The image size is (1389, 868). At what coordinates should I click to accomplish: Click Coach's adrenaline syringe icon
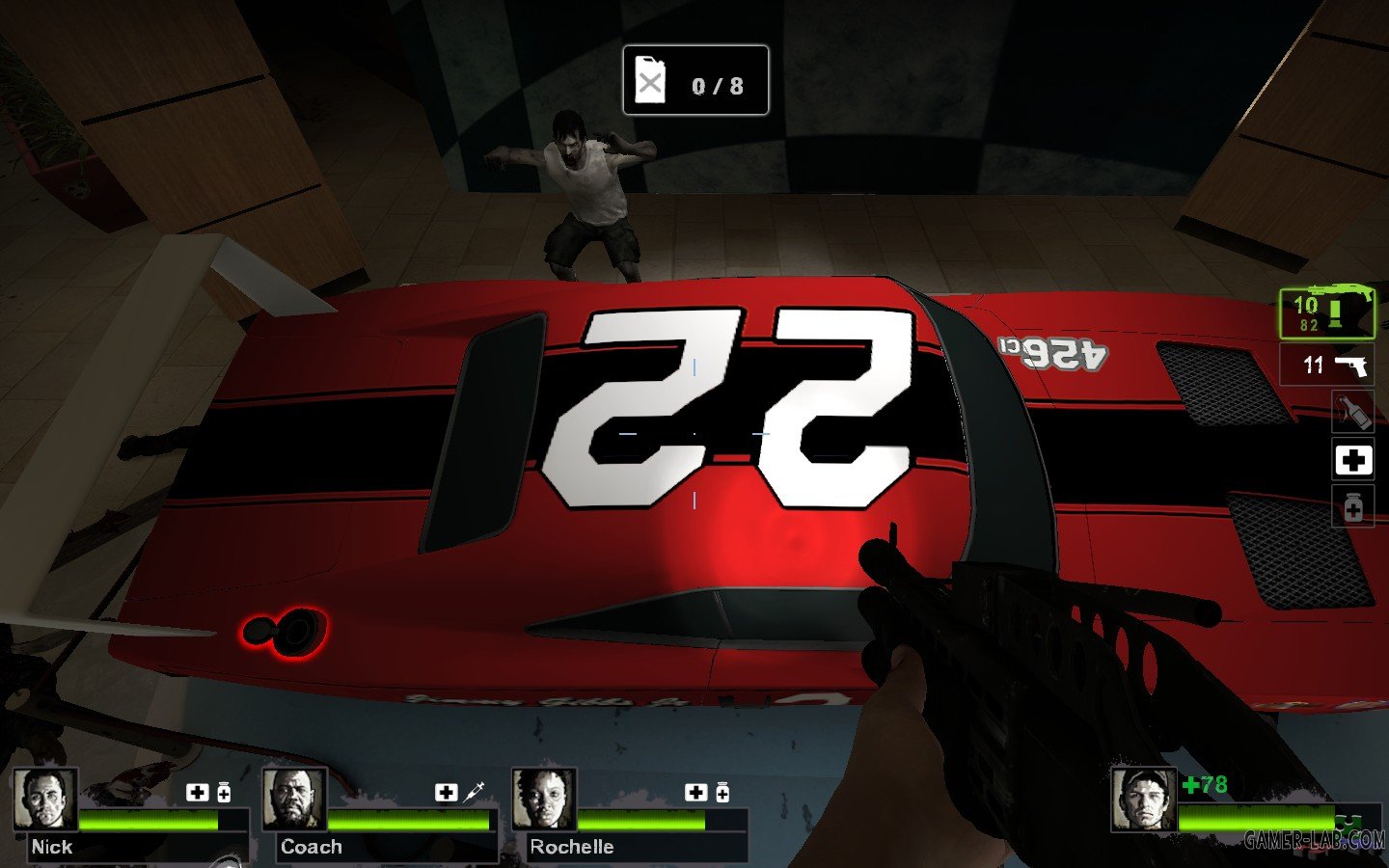pyautogui.click(x=475, y=793)
